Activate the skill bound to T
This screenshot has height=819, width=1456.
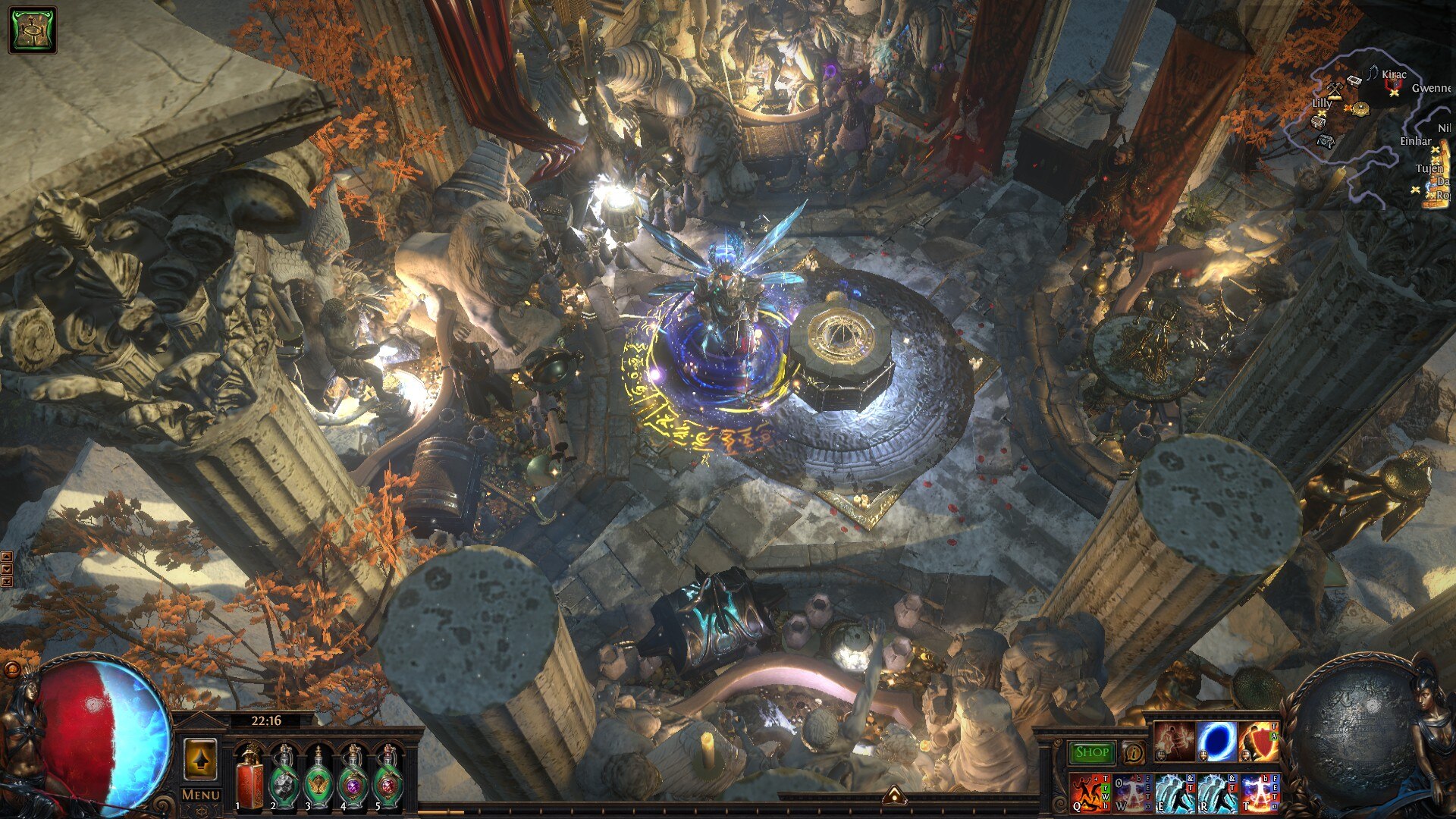1260,792
